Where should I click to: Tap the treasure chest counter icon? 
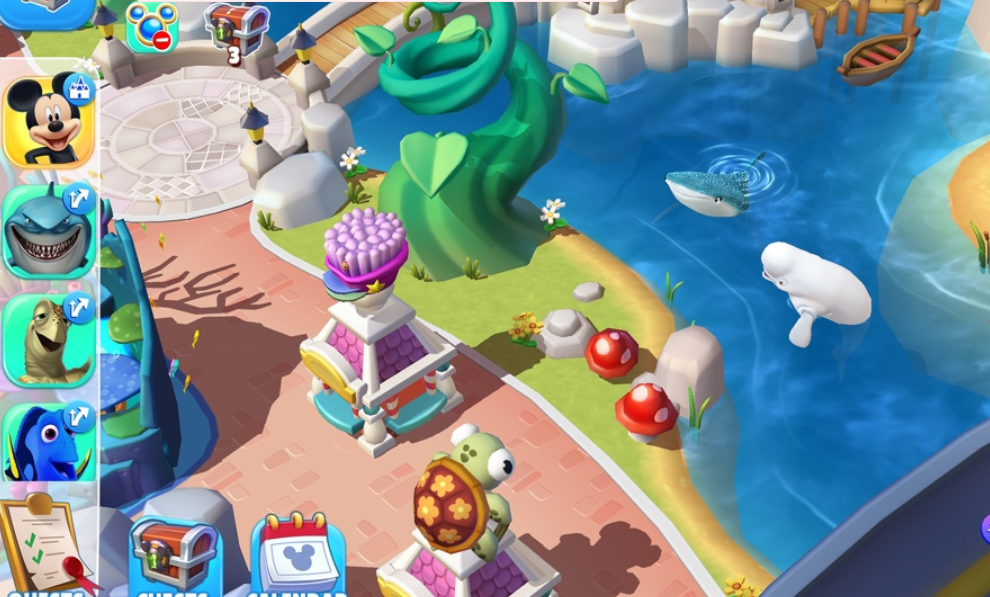[237, 30]
